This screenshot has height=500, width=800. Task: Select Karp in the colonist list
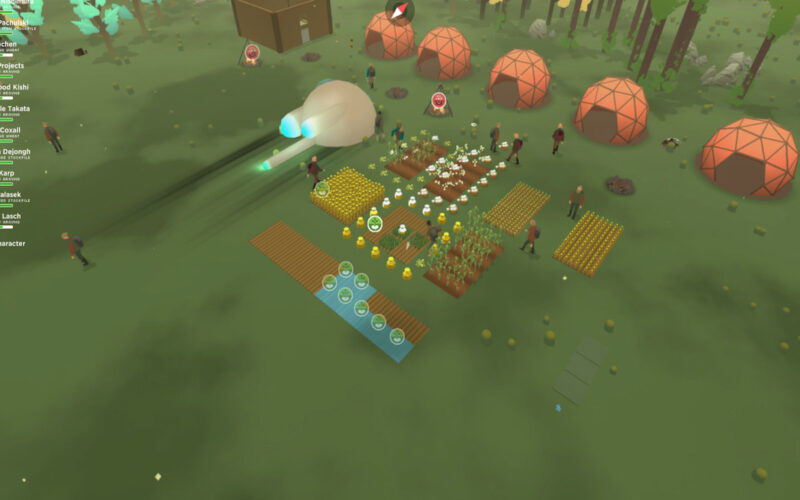click(9, 173)
